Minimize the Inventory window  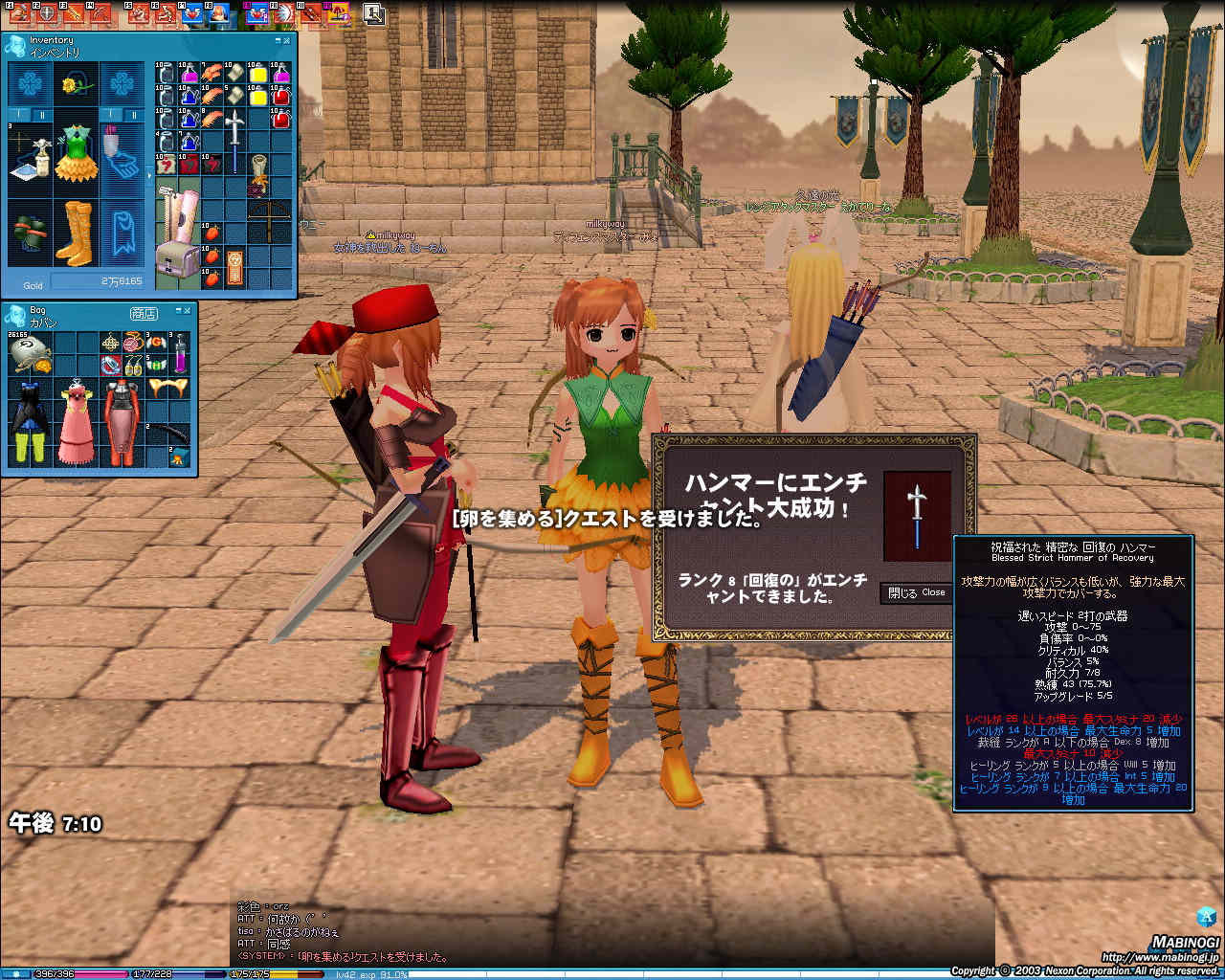coord(278,41)
